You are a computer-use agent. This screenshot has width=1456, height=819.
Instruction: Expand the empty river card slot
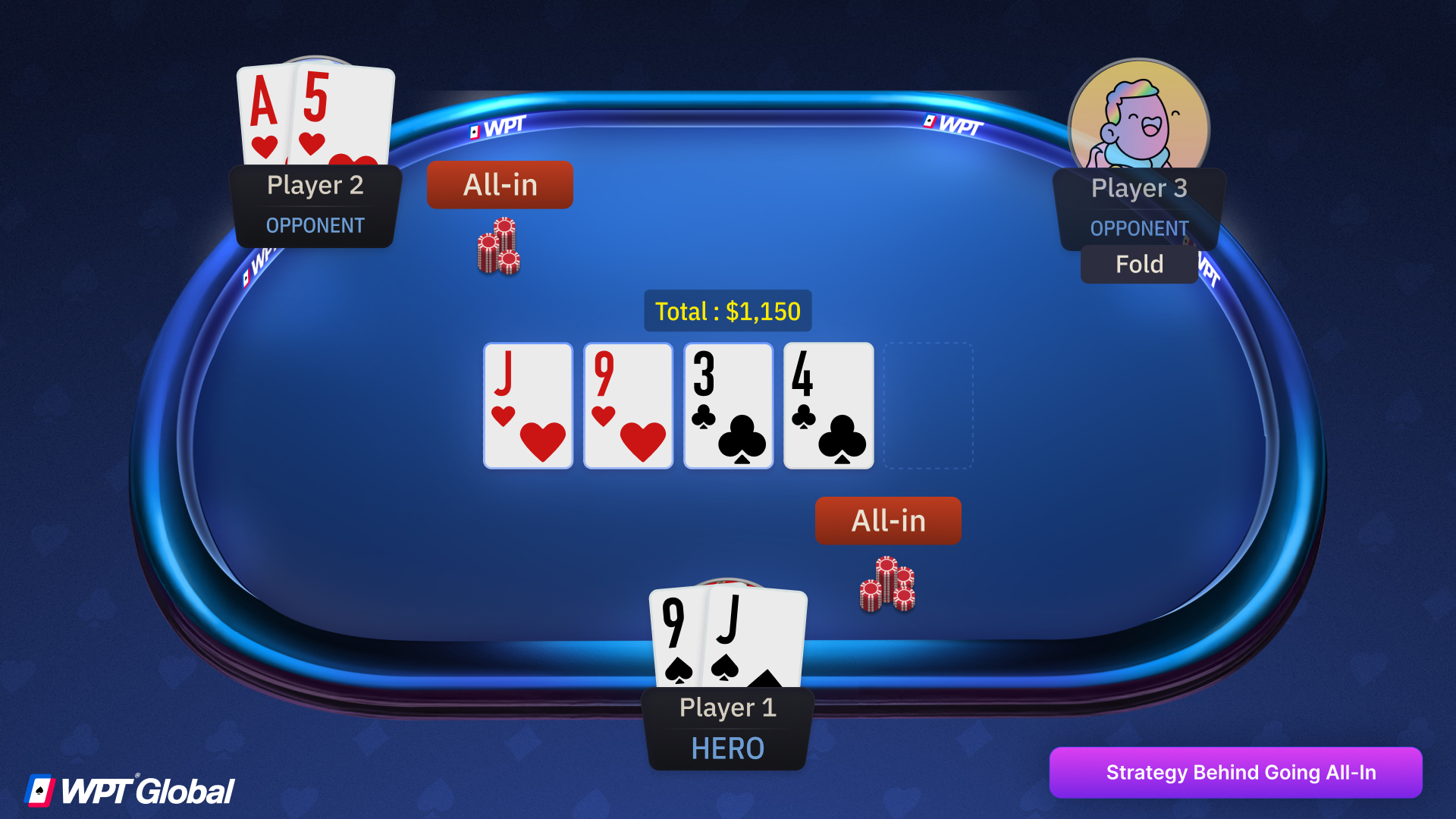click(928, 406)
